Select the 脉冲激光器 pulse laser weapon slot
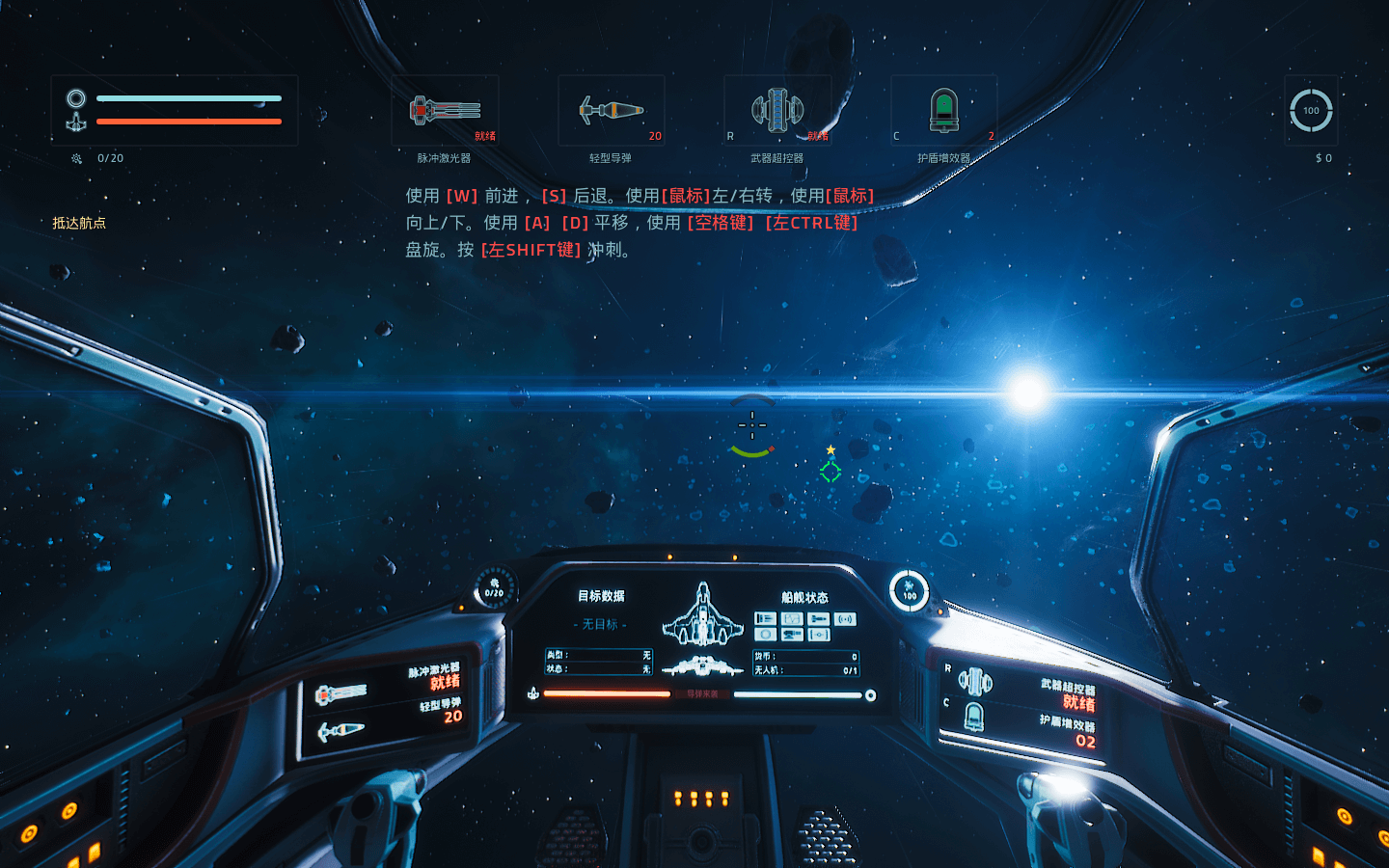The image size is (1389, 868). click(445, 111)
